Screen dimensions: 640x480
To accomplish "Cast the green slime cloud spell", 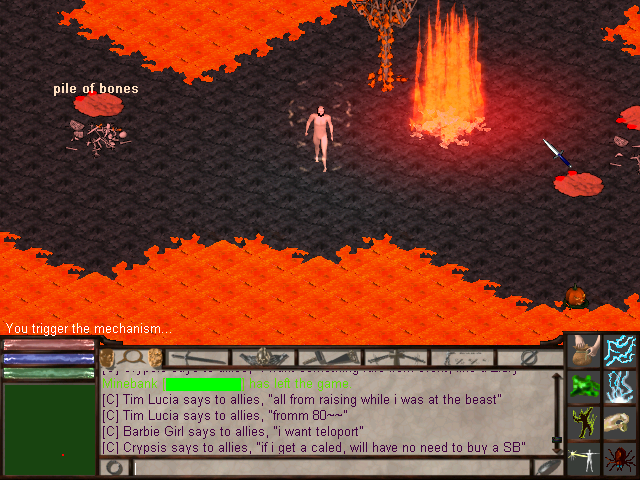I will (x=585, y=387).
